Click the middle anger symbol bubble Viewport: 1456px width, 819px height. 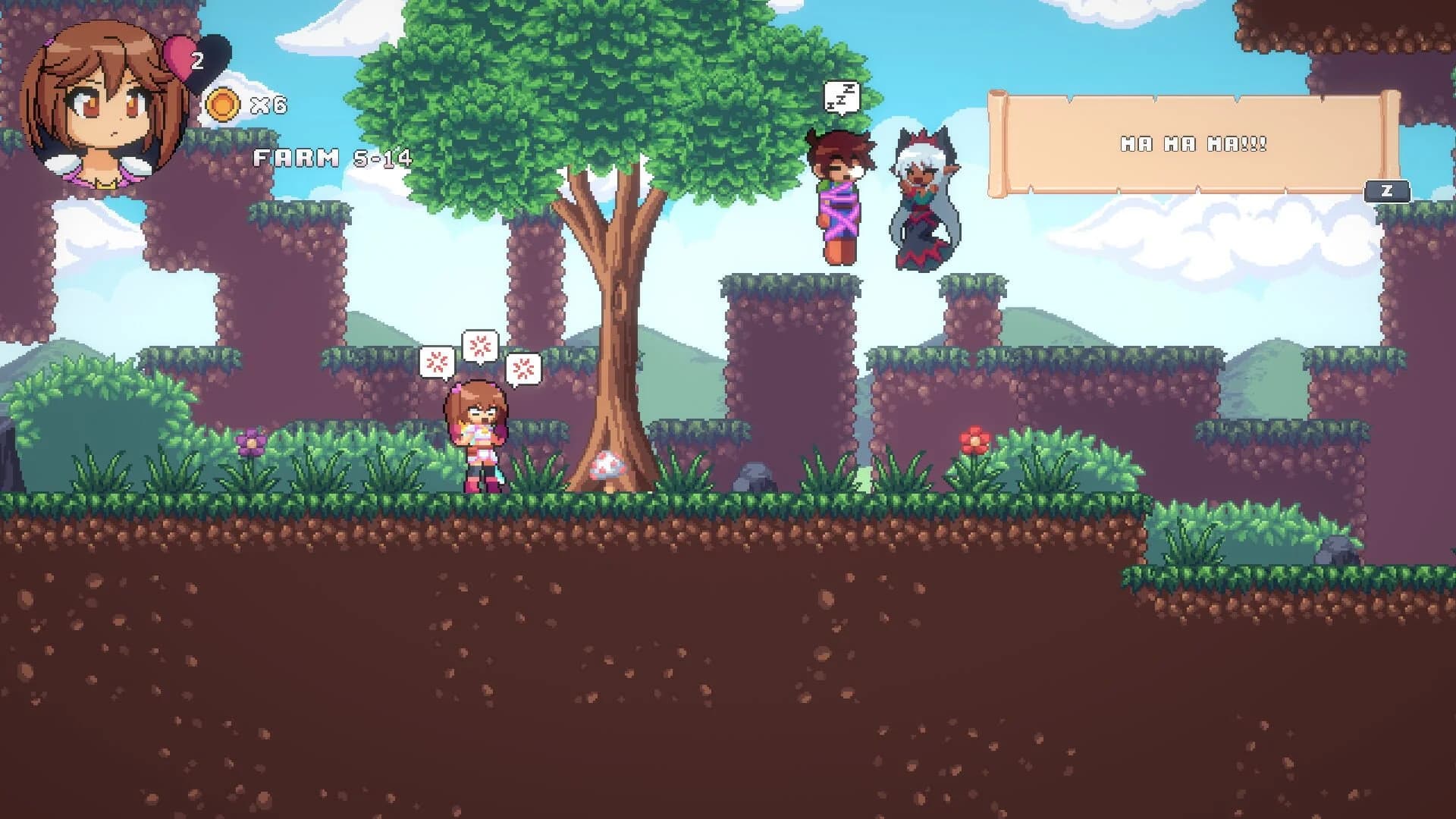[480, 346]
